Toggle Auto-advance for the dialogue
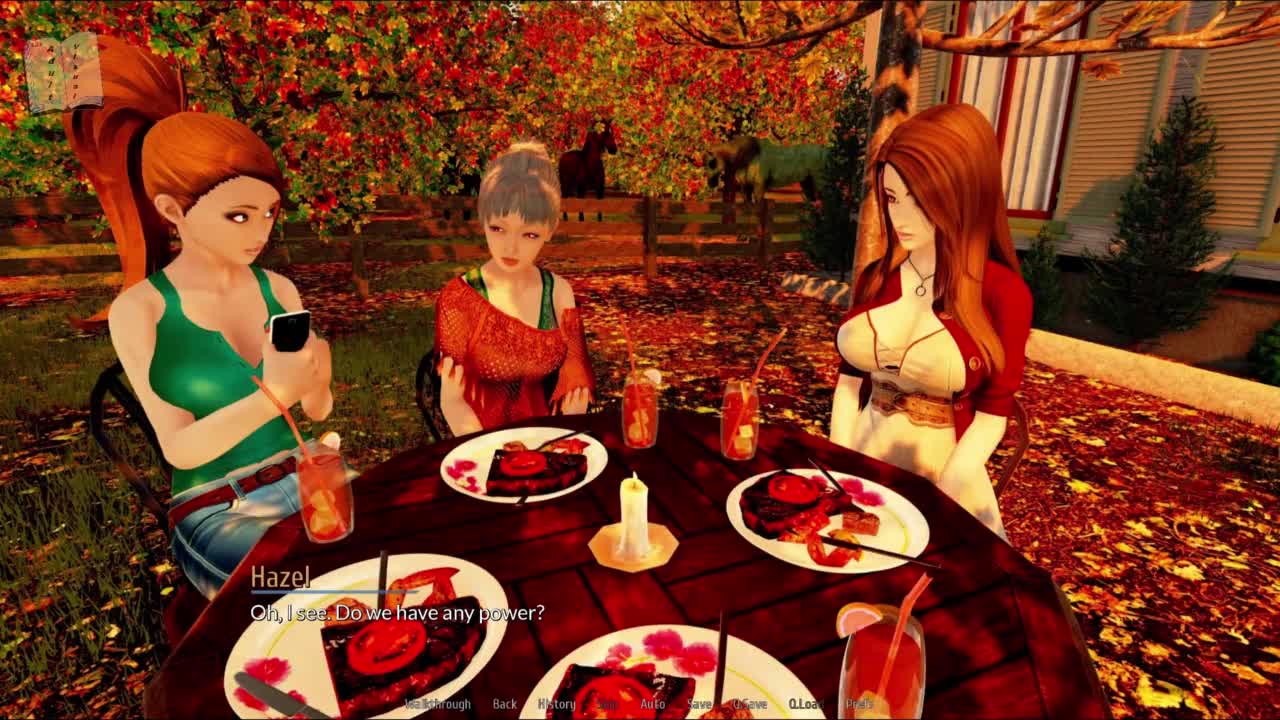The width and height of the screenshot is (1280, 720). pyautogui.click(x=652, y=704)
